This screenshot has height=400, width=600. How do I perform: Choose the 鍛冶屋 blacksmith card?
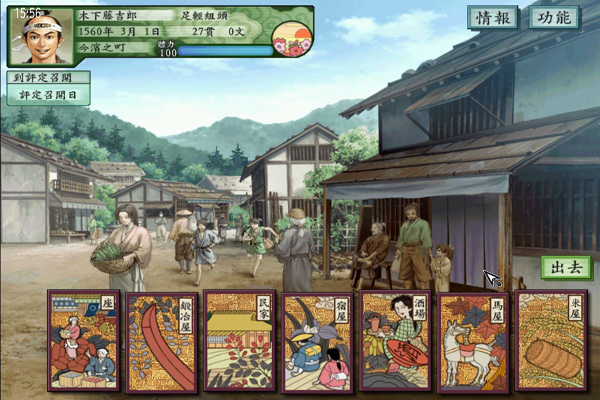click(161, 341)
